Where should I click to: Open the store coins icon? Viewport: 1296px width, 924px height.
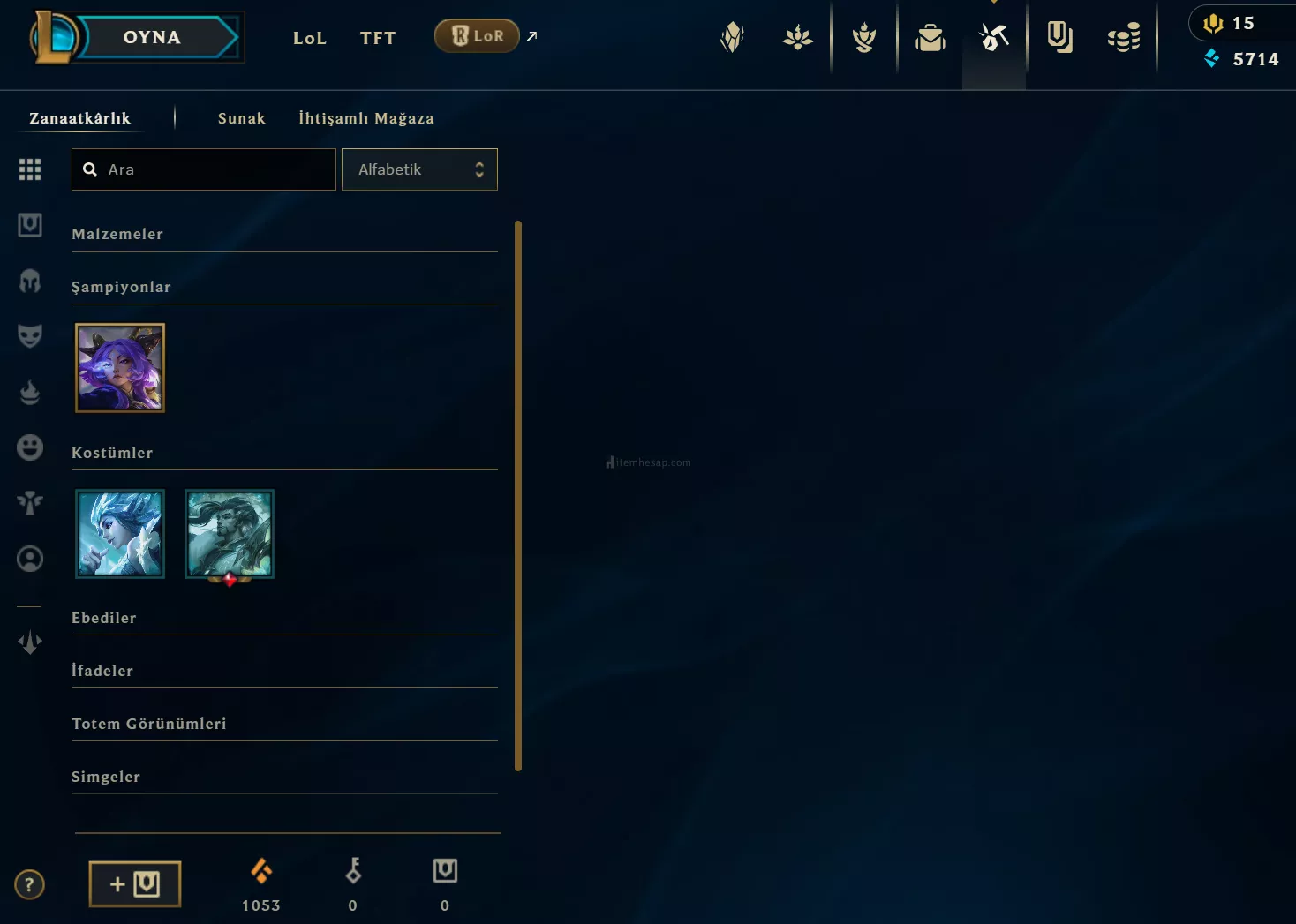tap(1124, 37)
